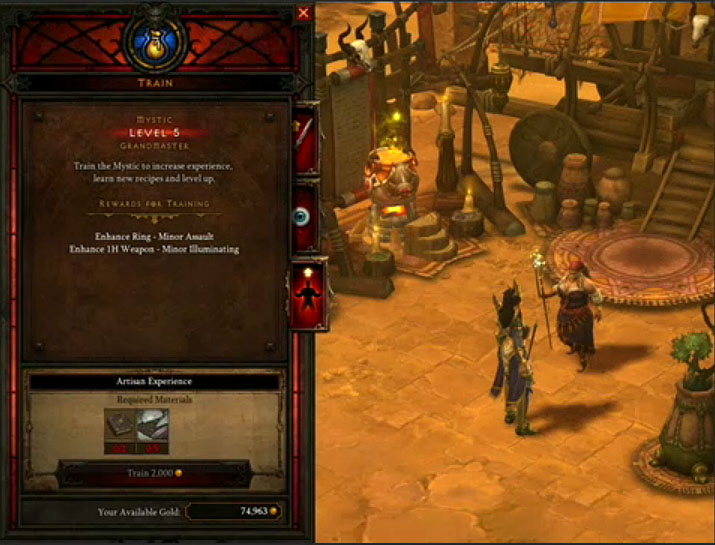Click the Train 2,000 gold button
The image size is (715, 545).
point(153,472)
